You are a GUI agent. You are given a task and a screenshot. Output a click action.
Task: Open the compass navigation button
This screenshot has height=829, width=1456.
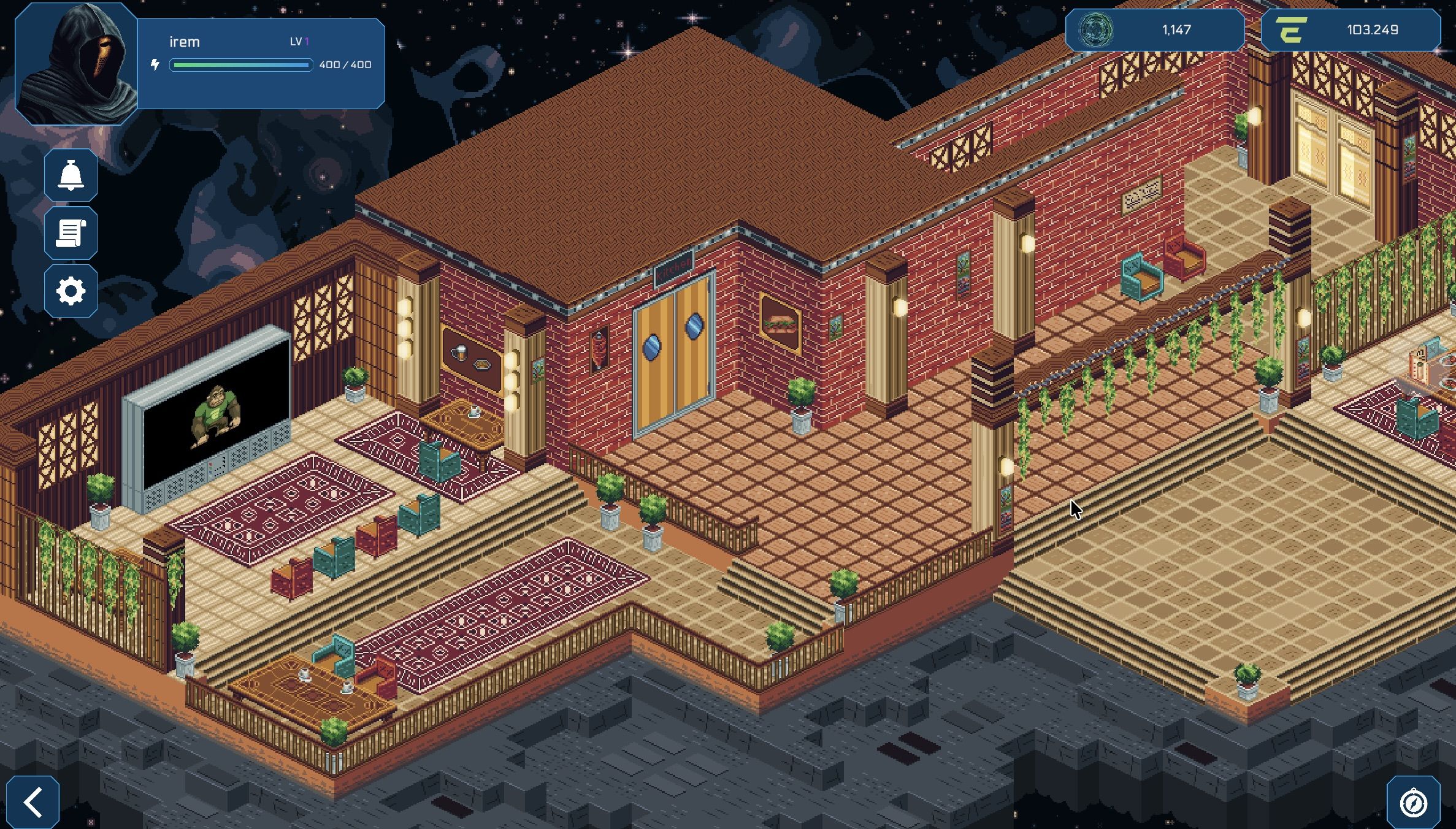(1413, 802)
